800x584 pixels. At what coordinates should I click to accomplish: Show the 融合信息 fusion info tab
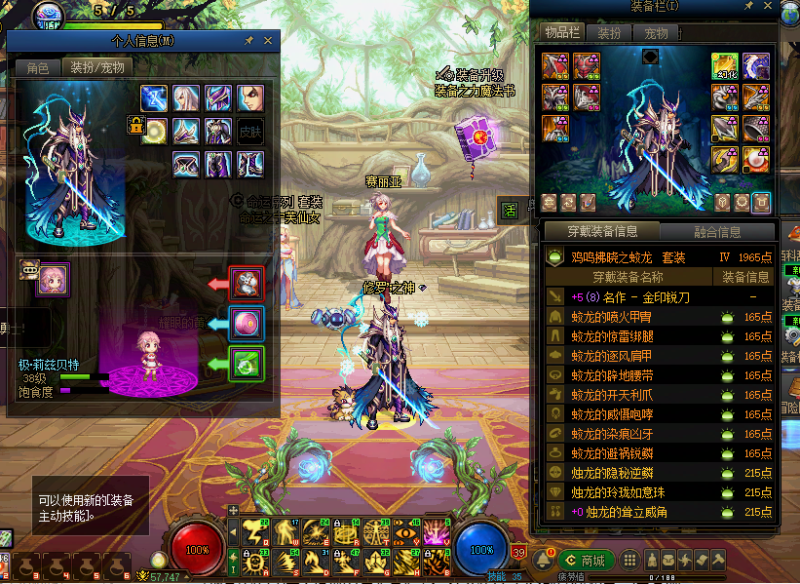coord(717,232)
